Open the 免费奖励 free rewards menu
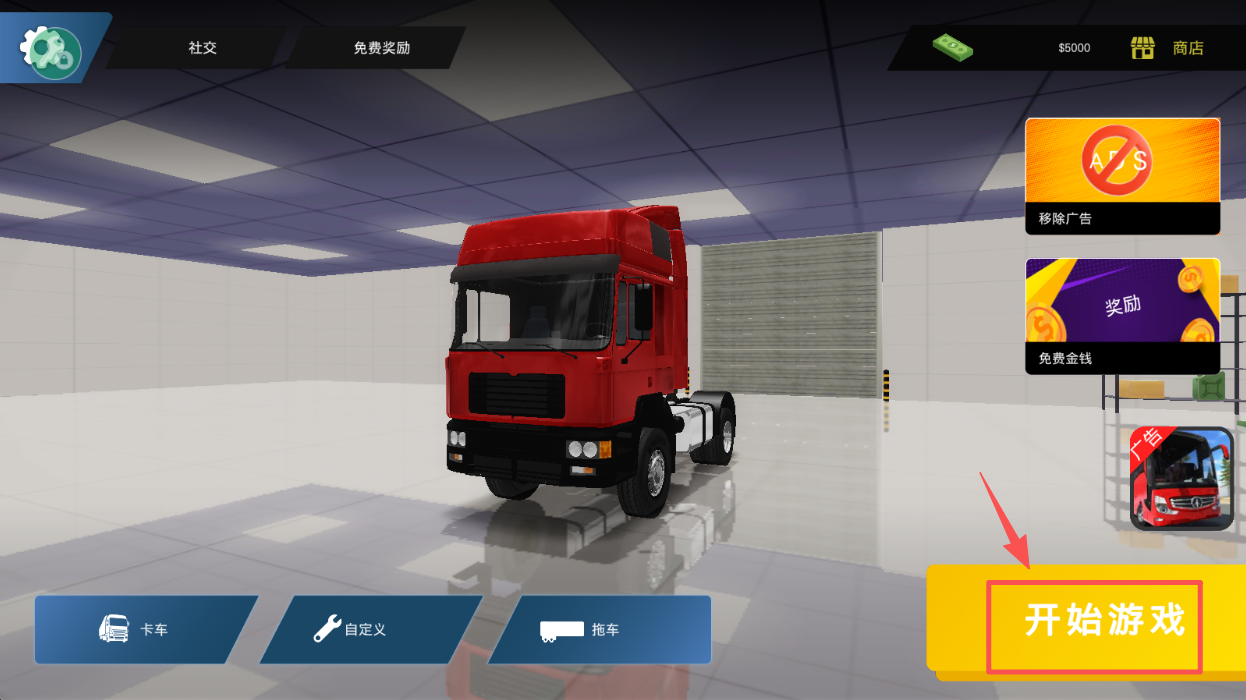Image resolution: width=1246 pixels, height=700 pixels. [381, 48]
